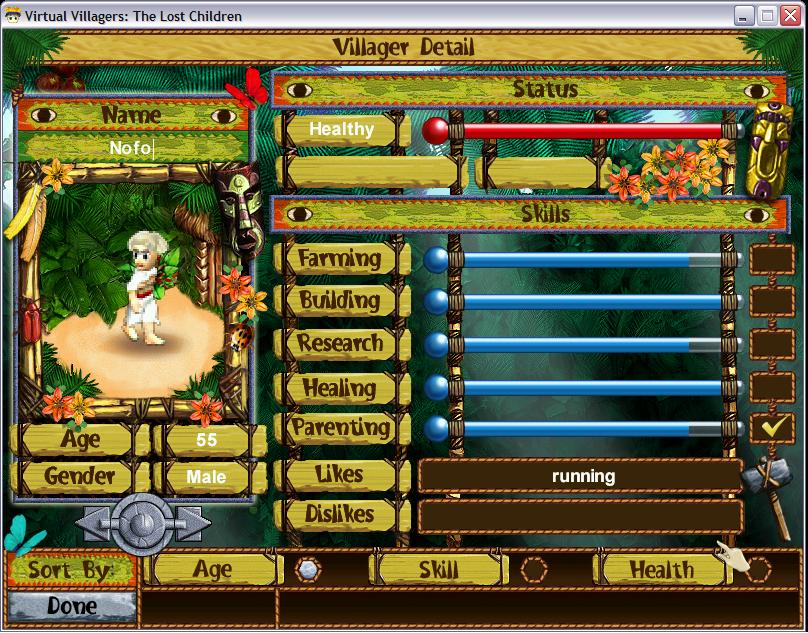The image size is (808, 633).
Task: Click the Done button
Action: click(71, 606)
